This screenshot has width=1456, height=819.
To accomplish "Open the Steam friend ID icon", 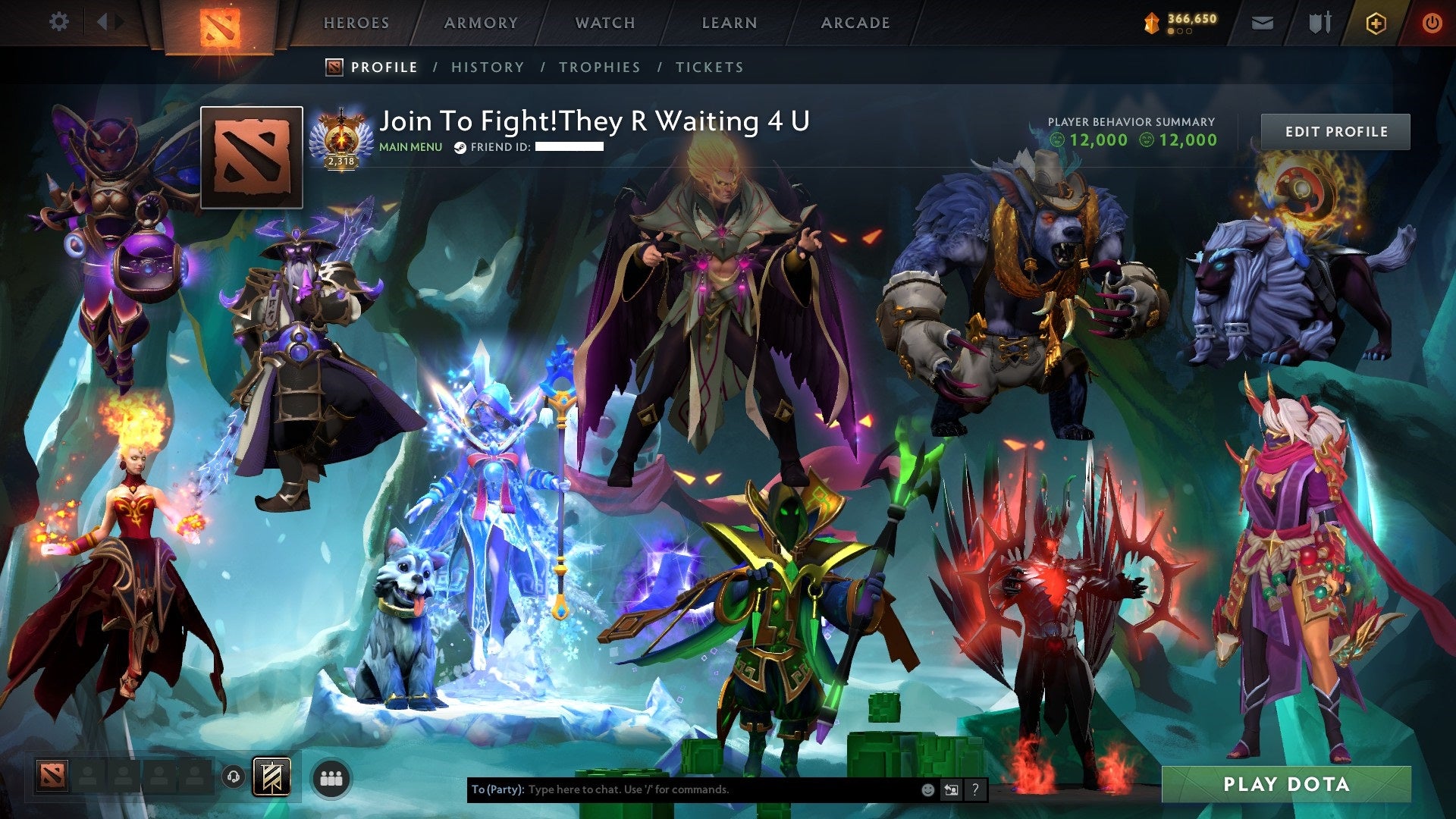I will pyautogui.click(x=460, y=149).
